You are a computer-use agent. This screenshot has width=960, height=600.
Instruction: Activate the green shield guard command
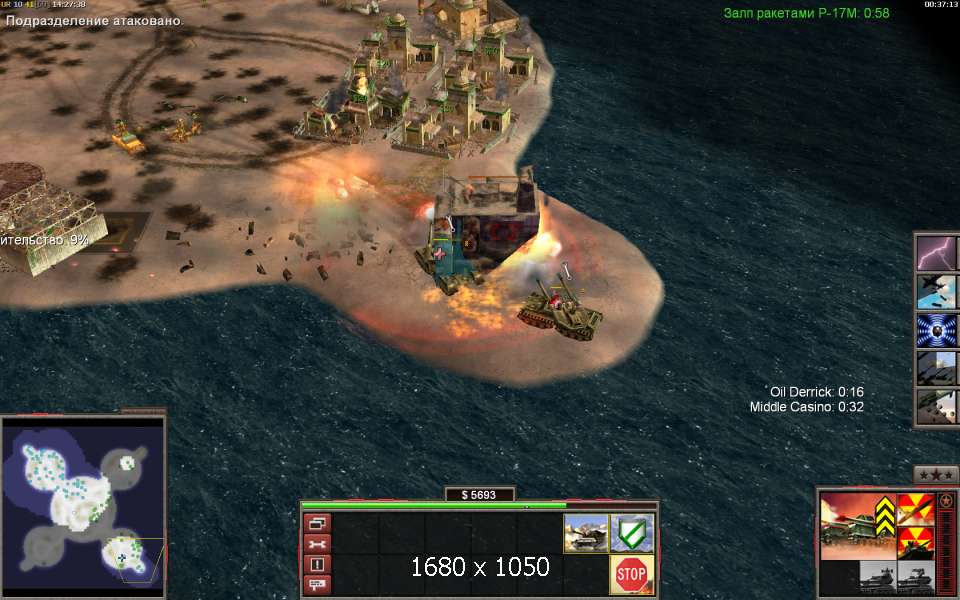coord(631,533)
